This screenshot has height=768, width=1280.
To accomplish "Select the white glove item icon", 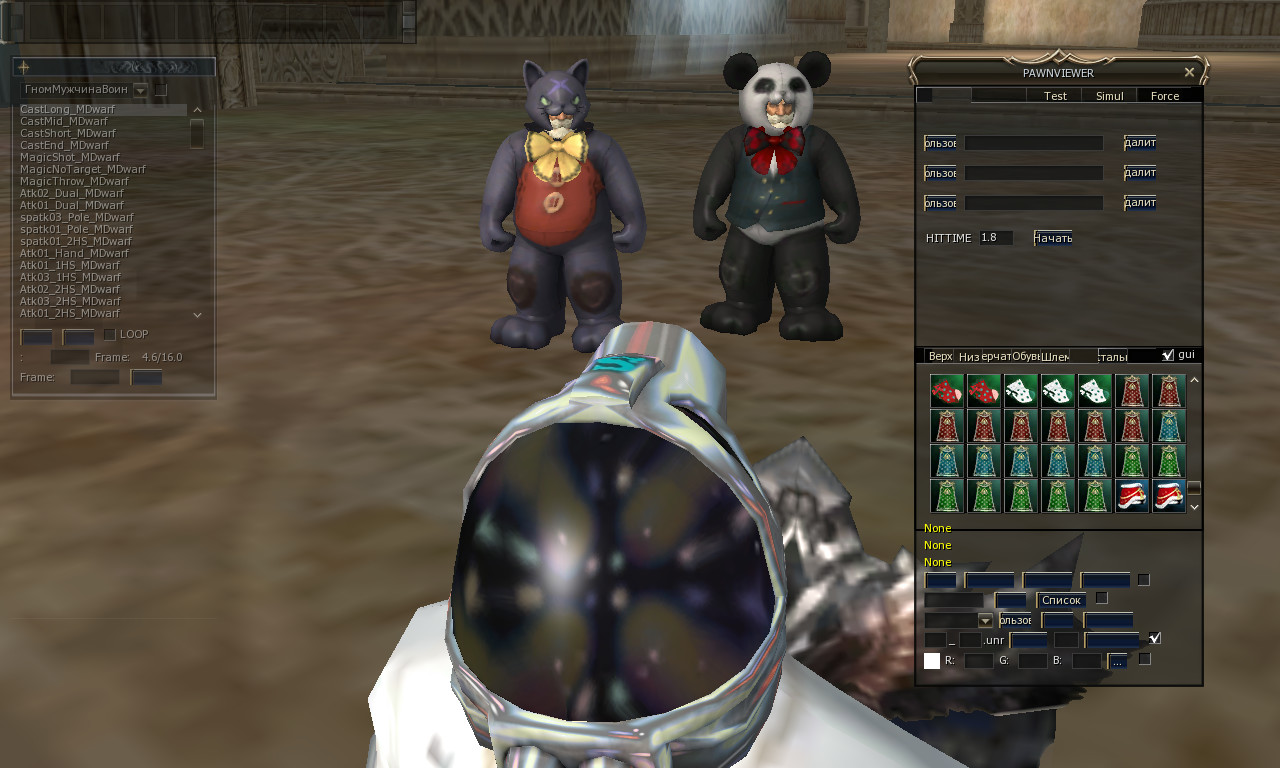I will click(x=1020, y=391).
